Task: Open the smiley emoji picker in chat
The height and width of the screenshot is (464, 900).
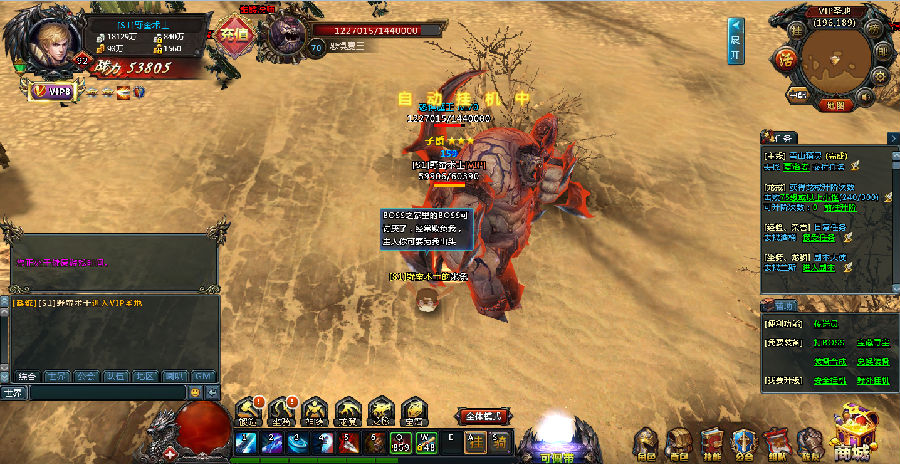Action: tap(195, 393)
